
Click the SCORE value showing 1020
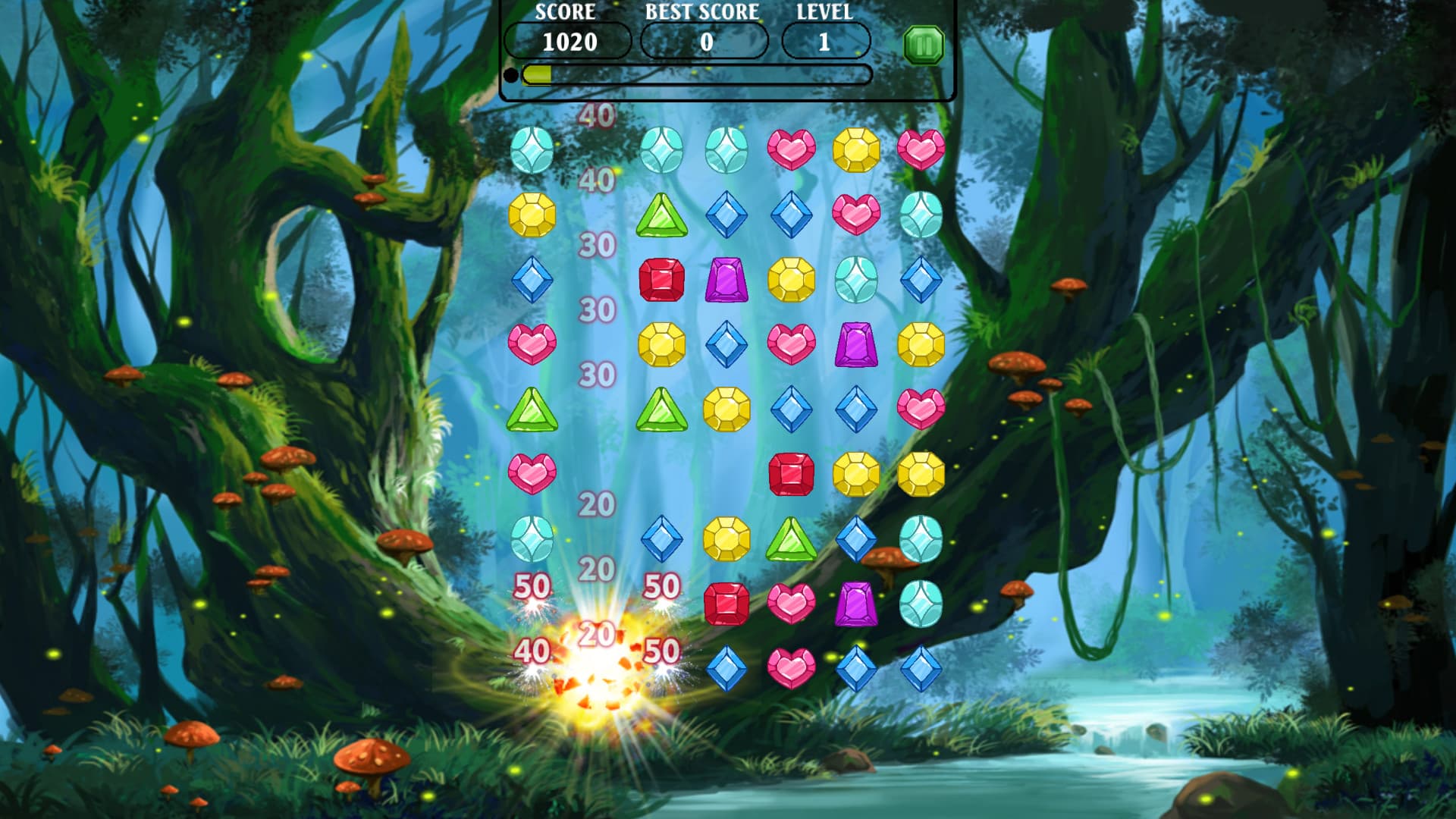pyautogui.click(x=570, y=42)
